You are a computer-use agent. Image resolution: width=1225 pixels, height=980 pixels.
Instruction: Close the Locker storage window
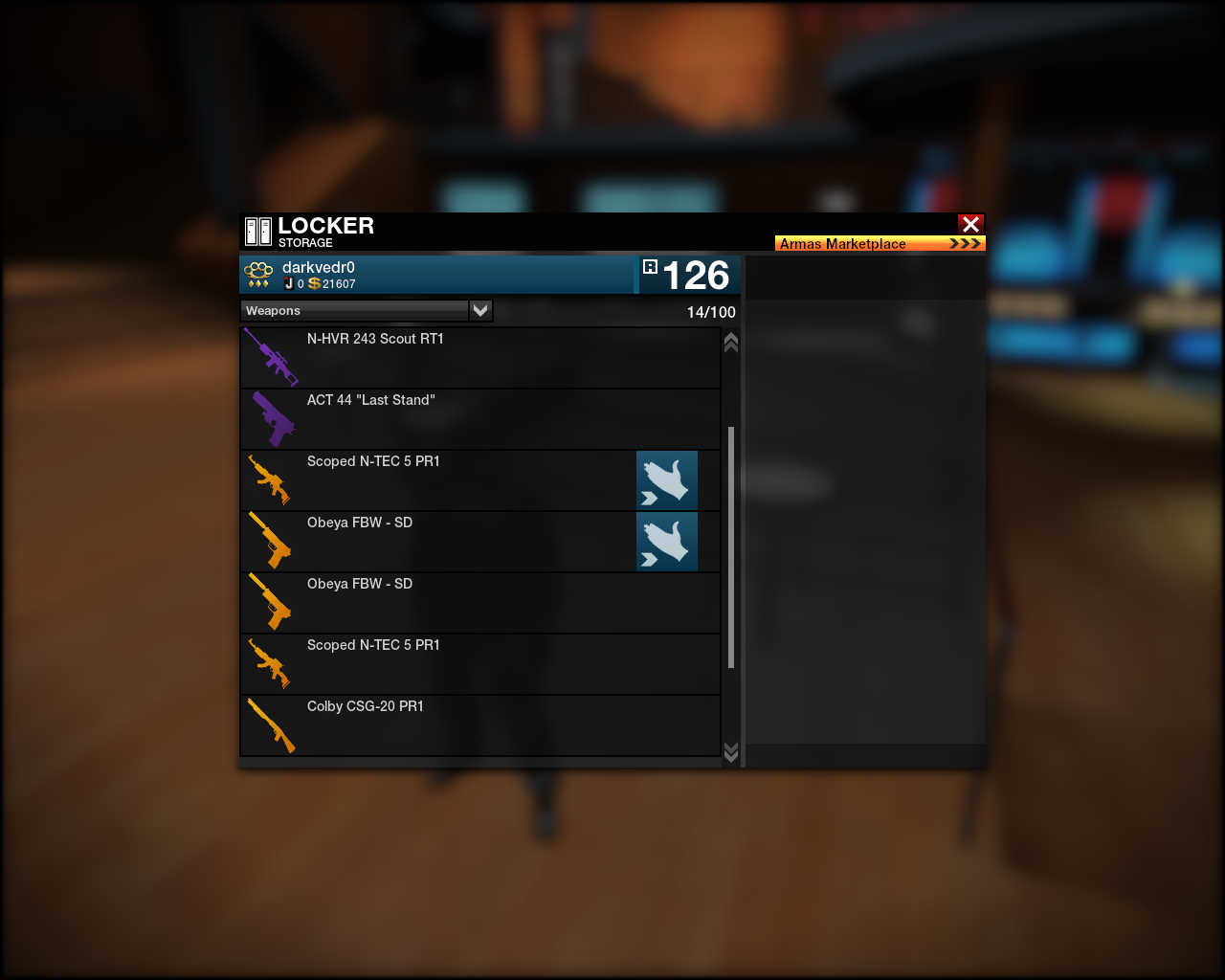pos(970,224)
